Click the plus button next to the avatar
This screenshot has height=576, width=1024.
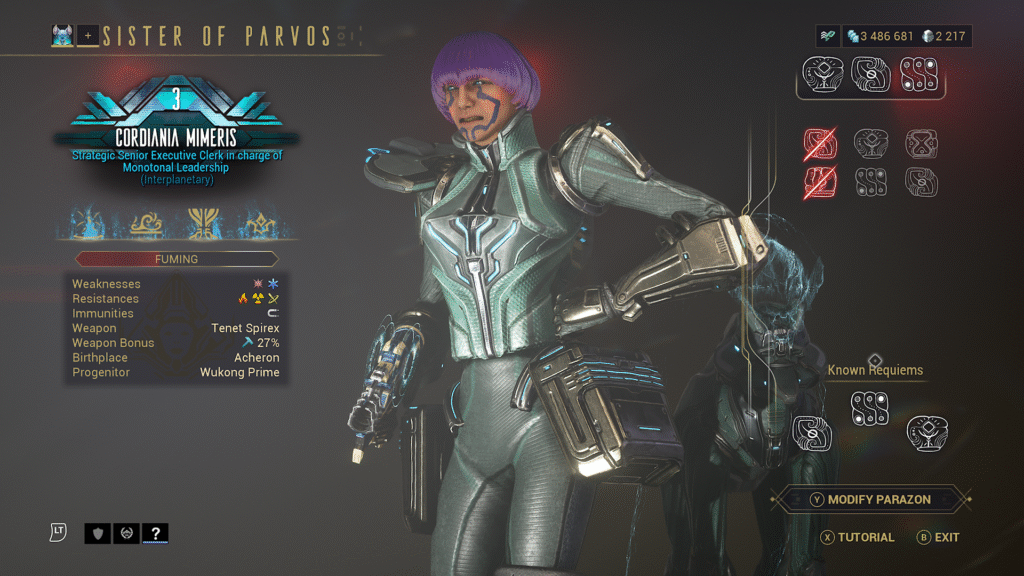[x=87, y=37]
